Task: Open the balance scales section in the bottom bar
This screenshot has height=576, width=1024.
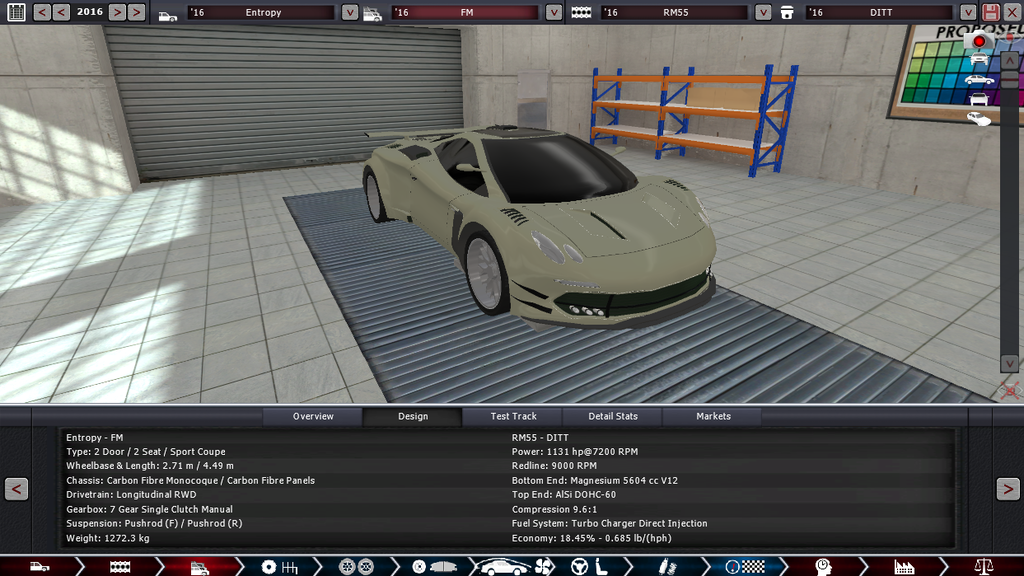Action: pyautogui.click(x=985, y=567)
